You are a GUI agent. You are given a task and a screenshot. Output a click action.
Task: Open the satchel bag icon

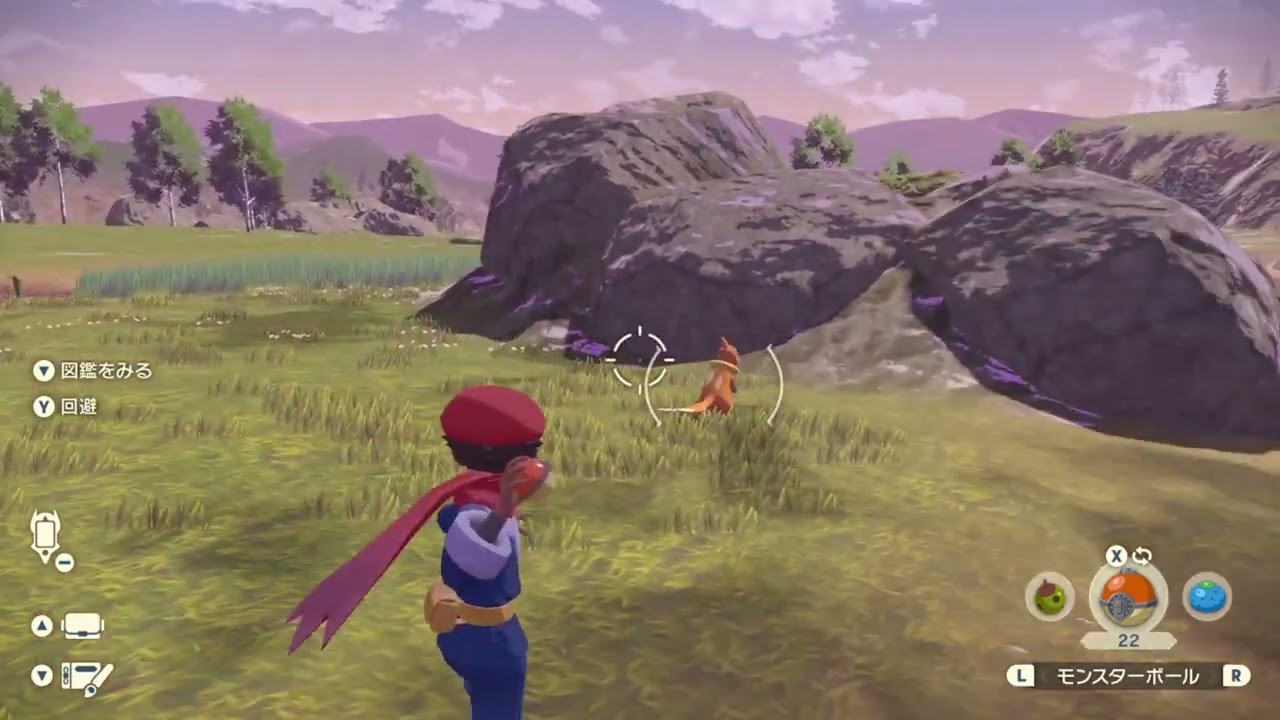point(82,626)
